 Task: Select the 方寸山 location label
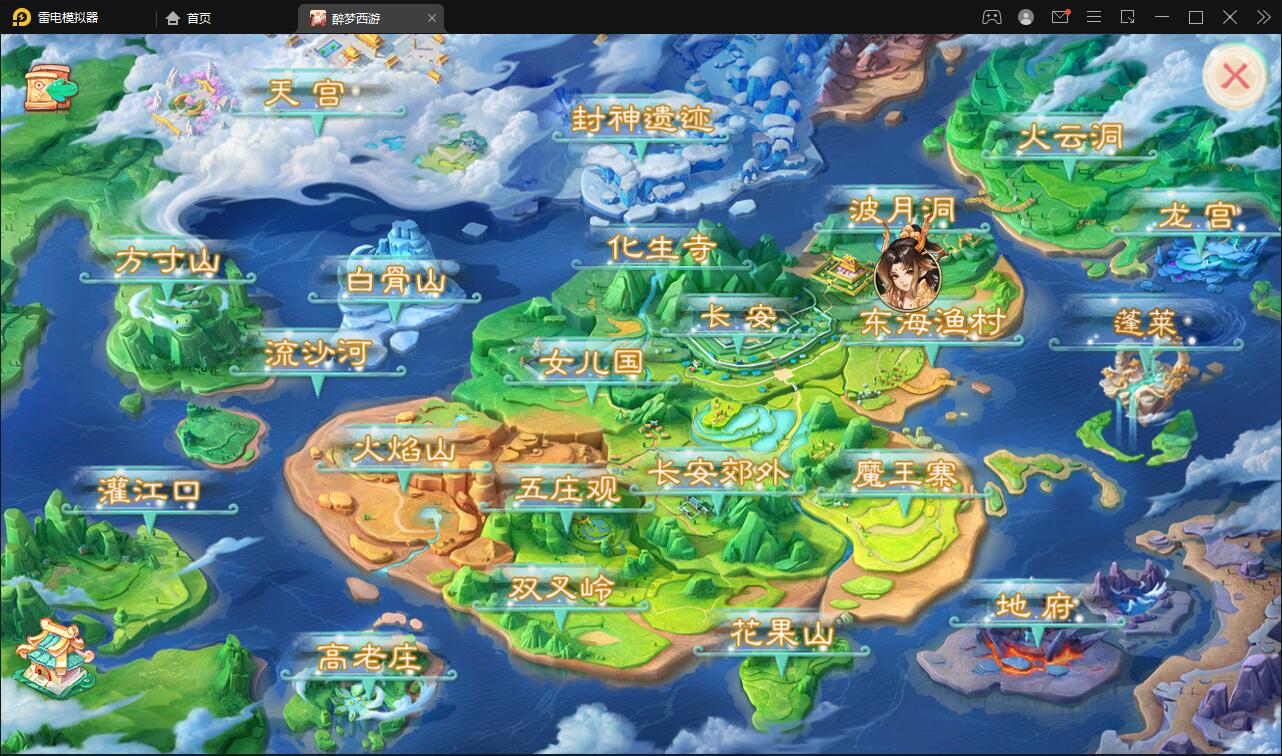pos(167,262)
